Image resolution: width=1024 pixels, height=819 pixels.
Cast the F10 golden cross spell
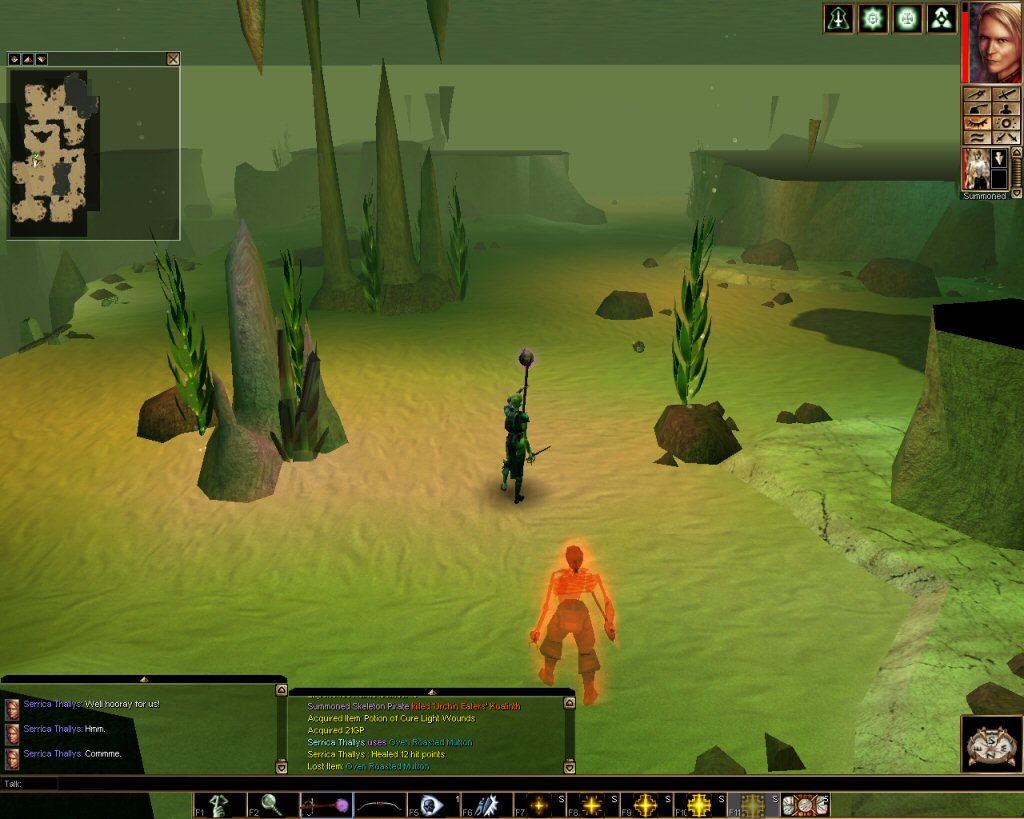[x=699, y=804]
